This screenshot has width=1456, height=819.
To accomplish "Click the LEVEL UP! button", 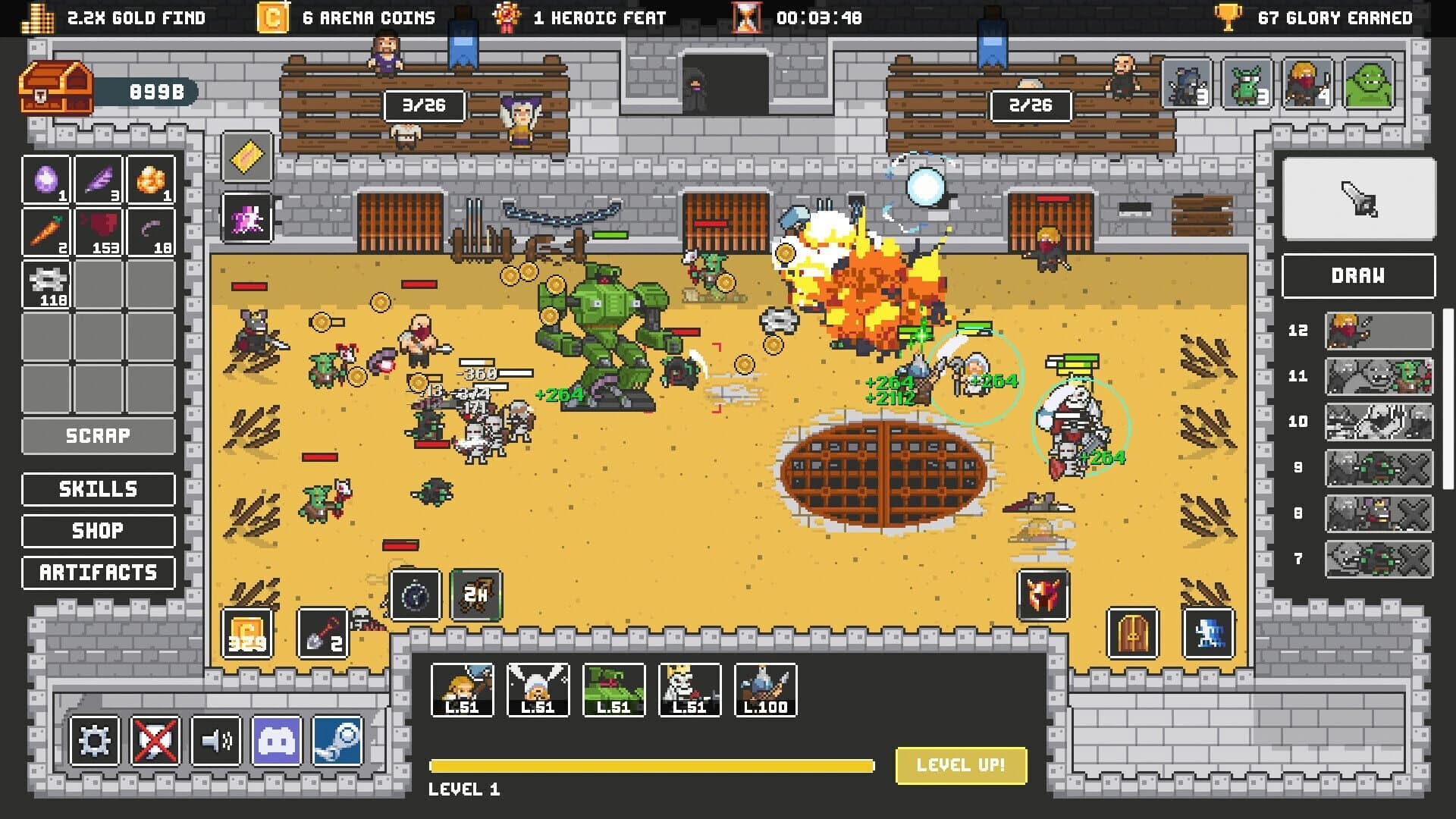I will coord(960,766).
